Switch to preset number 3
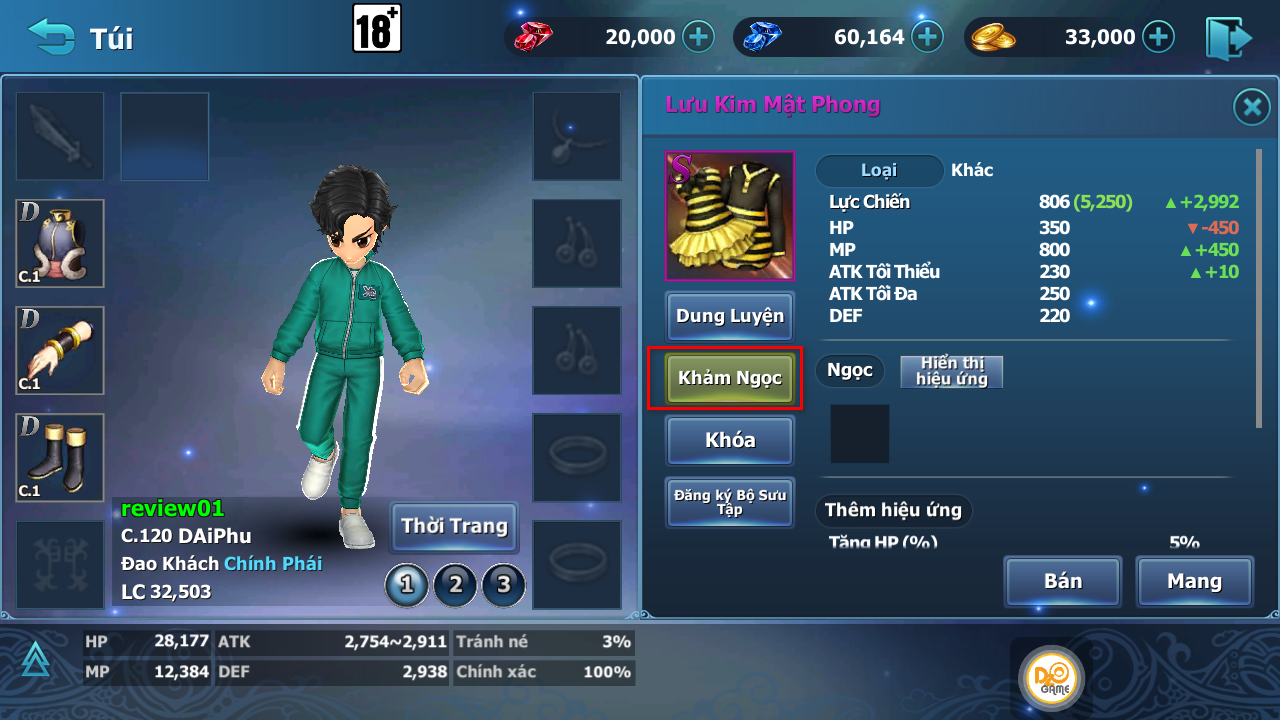This screenshot has width=1280, height=720. tap(503, 584)
